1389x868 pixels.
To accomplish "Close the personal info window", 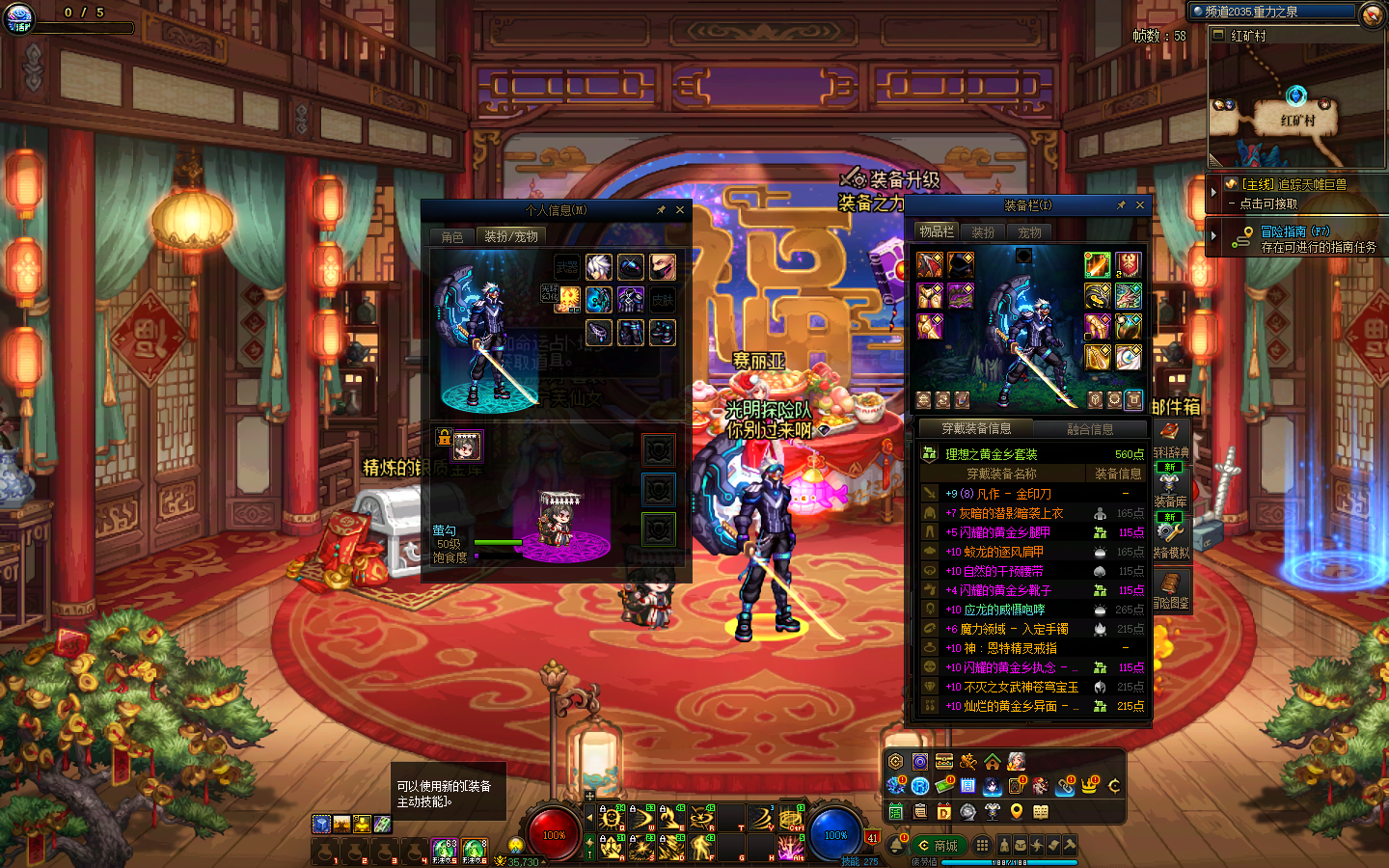I will click(680, 209).
